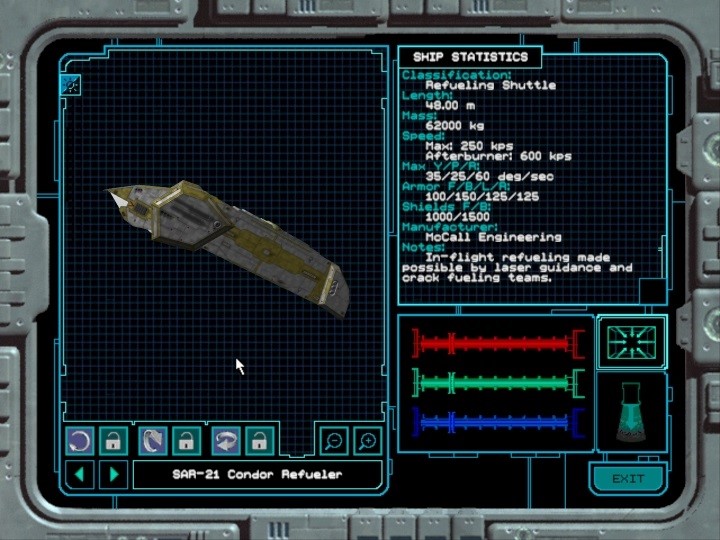Image resolution: width=720 pixels, height=540 pixels.
Task: Click the flask icon with the down arrow
Action: 631,414
